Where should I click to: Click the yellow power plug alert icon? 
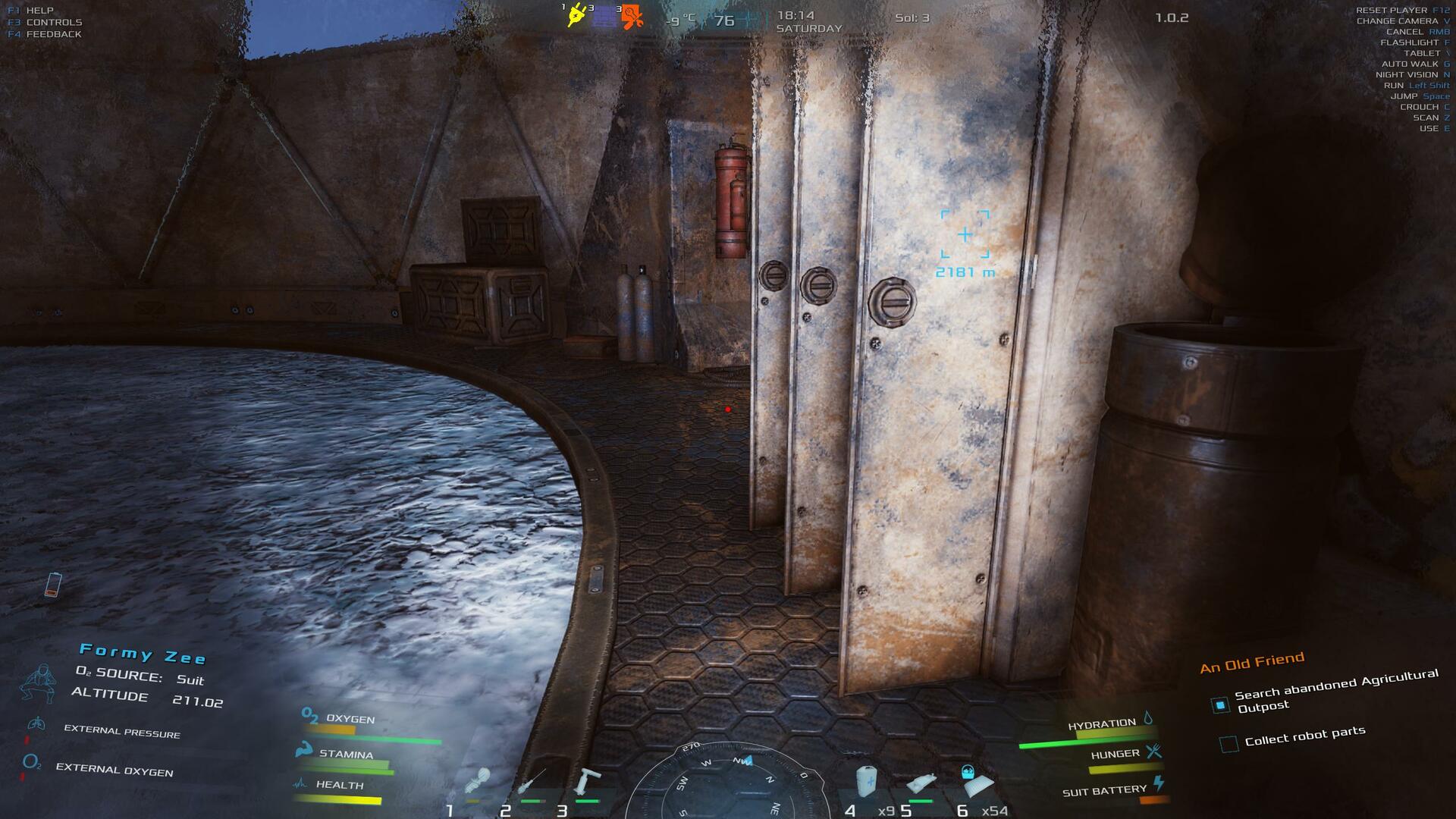576,16
